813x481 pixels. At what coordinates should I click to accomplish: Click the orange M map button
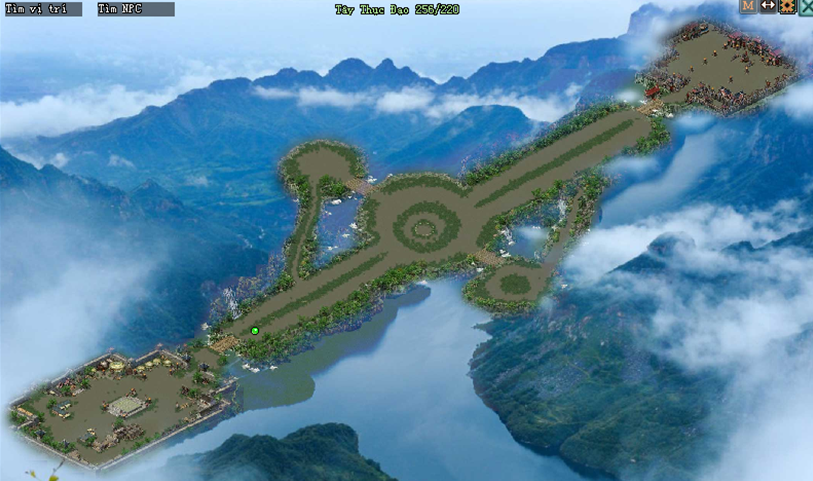748,6
